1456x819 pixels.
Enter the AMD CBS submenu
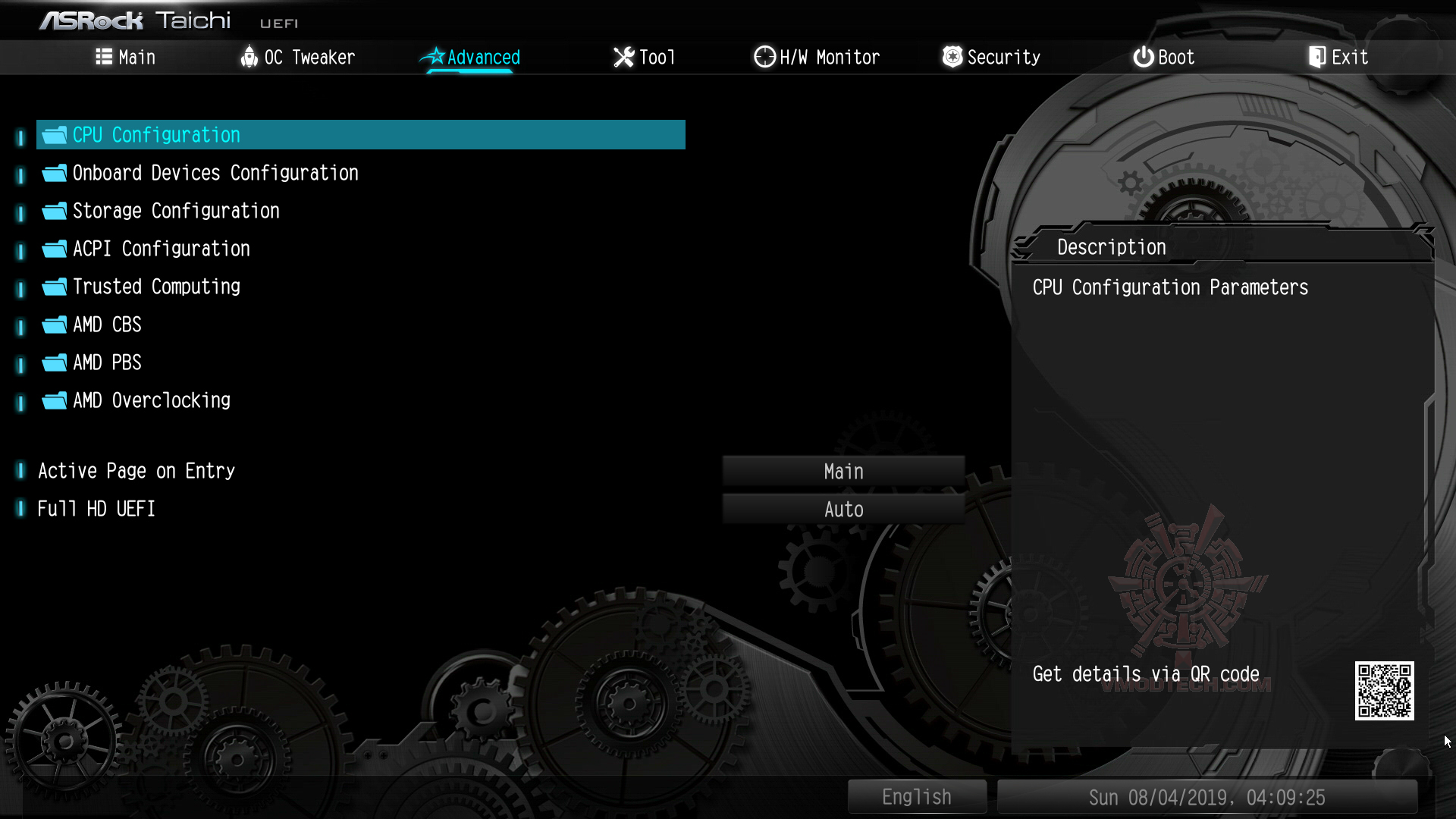tap(107, 325)
